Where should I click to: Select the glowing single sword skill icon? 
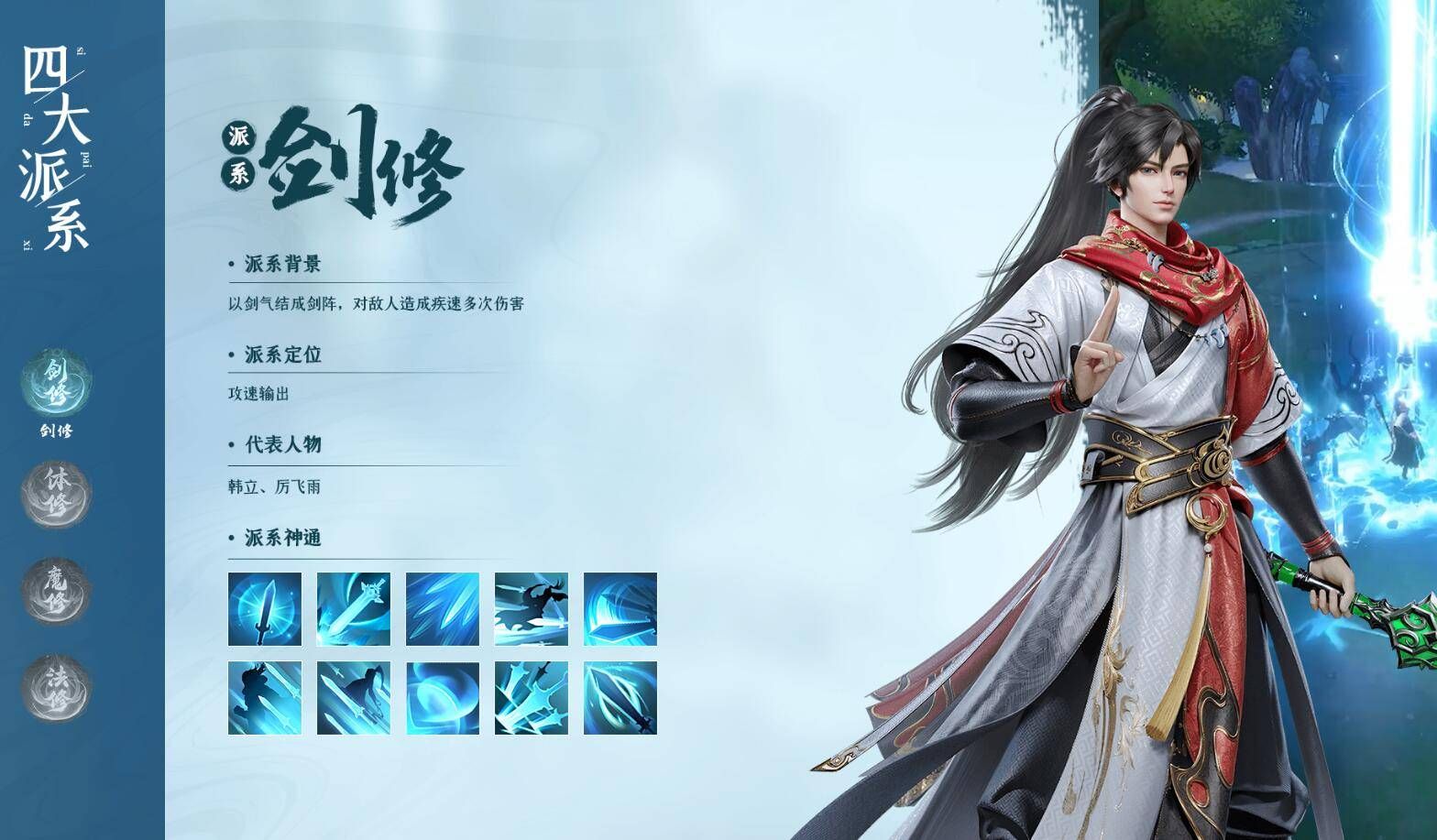tap(265, 609)
